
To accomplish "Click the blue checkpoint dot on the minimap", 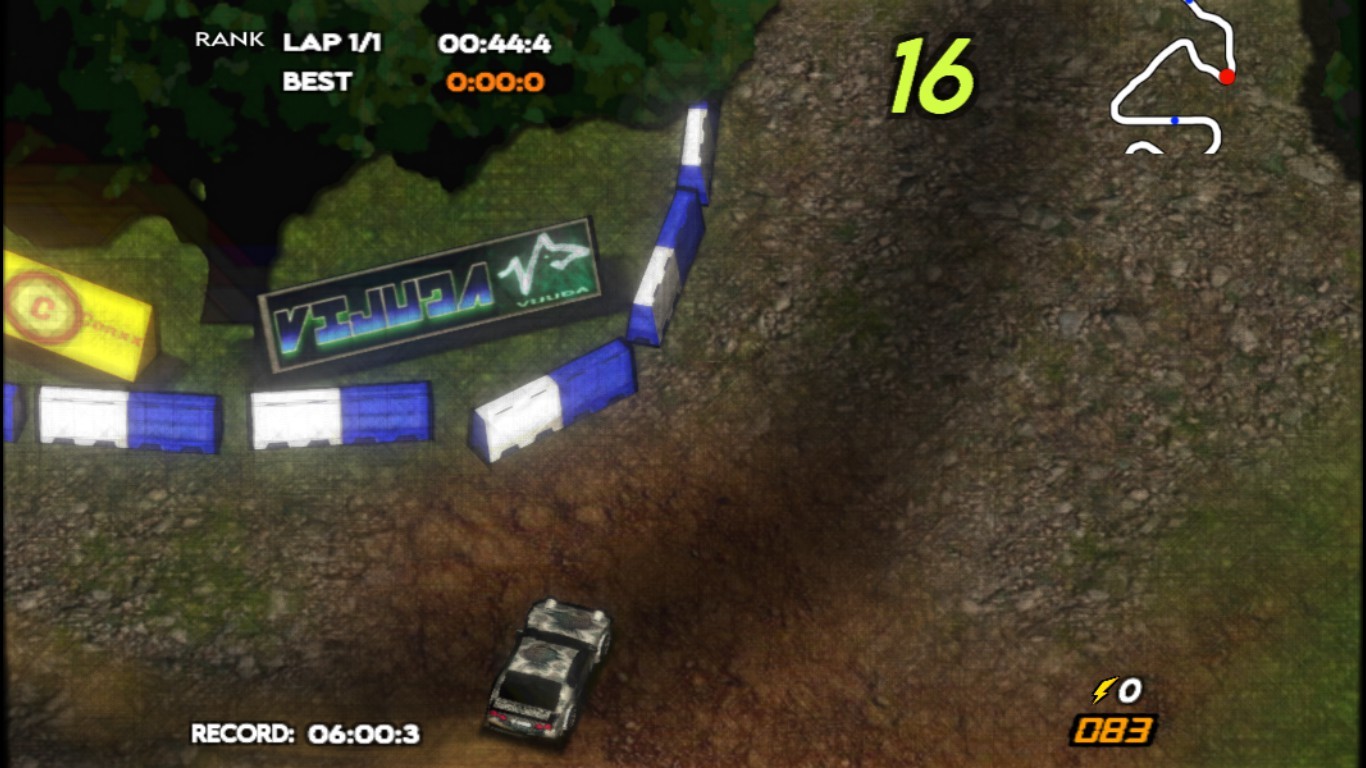I will tap(1177, 122).
